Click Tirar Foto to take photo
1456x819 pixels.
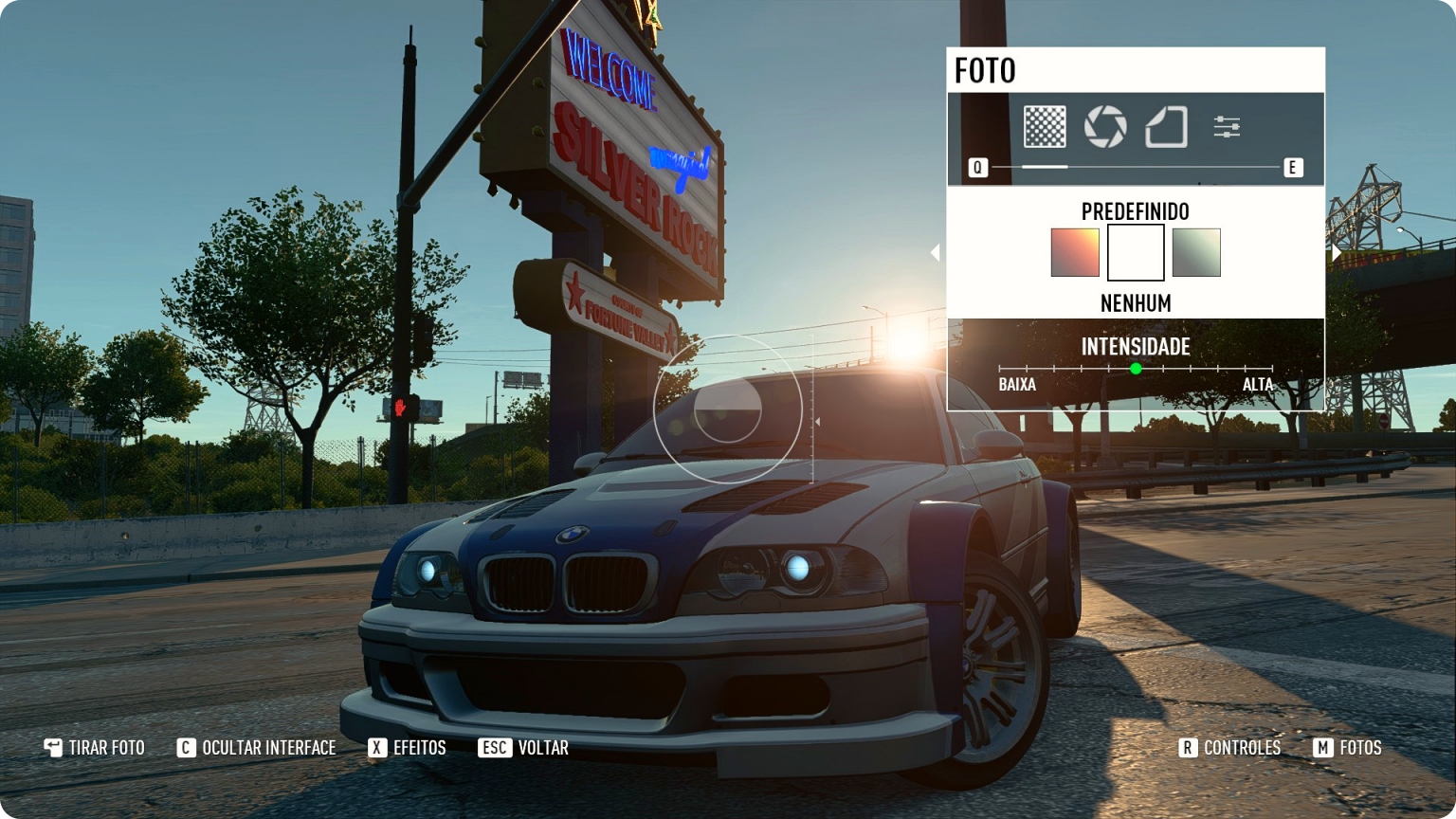[x=95, y=748]
